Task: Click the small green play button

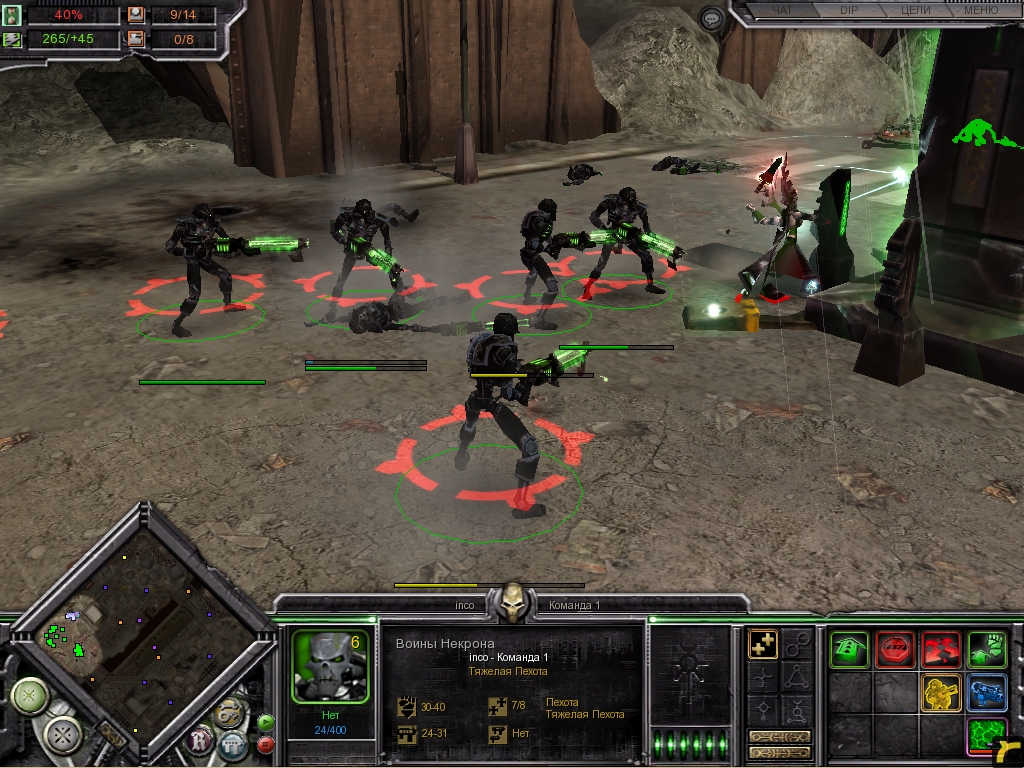Action: 266,722
